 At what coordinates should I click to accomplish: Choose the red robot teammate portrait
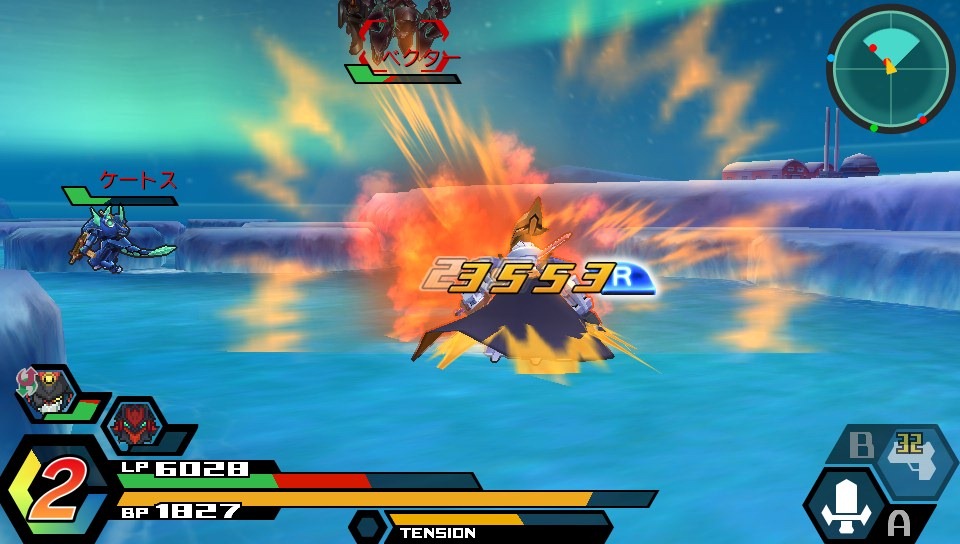click(x=134, y=425)
